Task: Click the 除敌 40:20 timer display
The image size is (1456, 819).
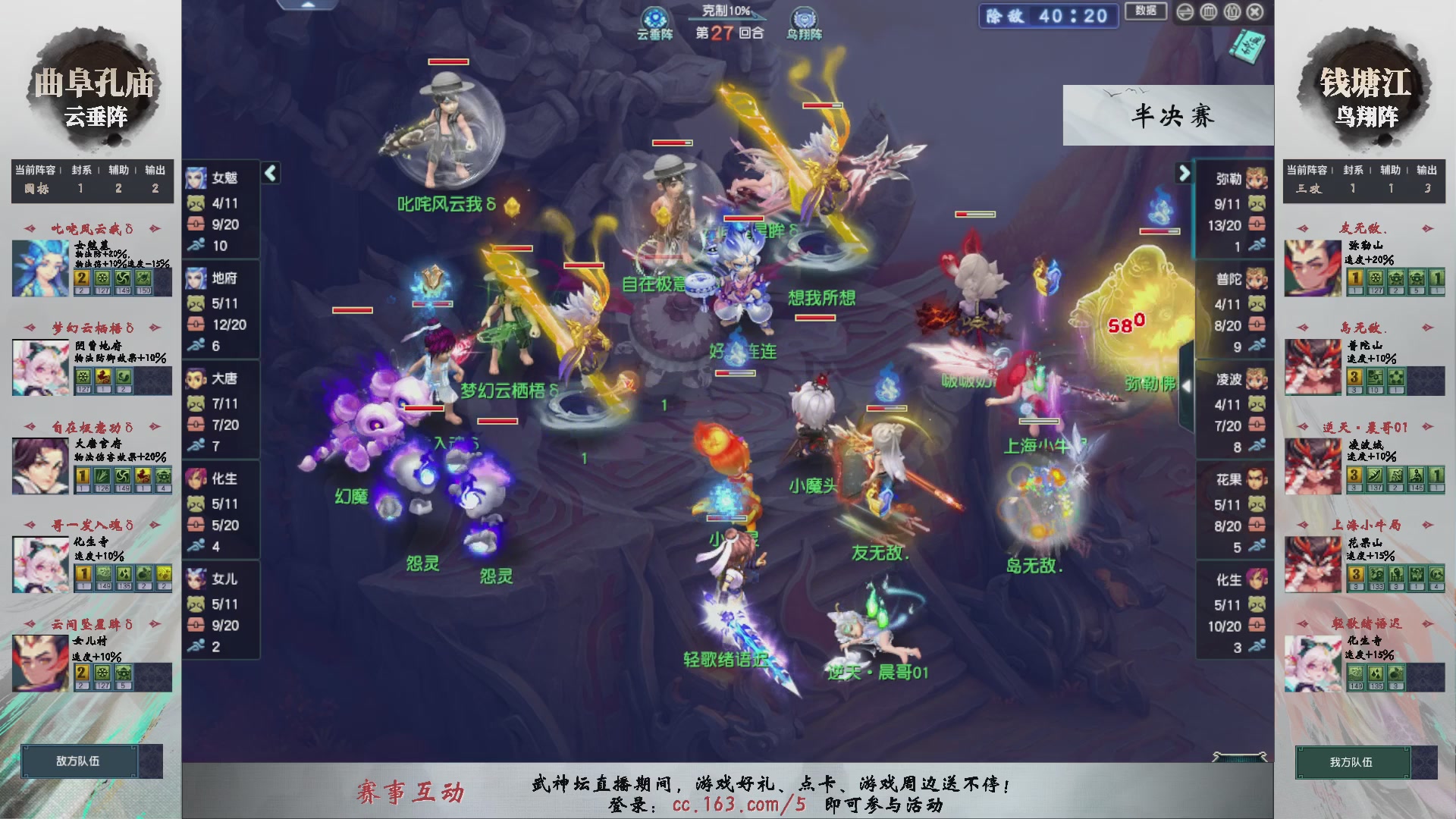Action: pyautogui.click(x=1049, y=17)
